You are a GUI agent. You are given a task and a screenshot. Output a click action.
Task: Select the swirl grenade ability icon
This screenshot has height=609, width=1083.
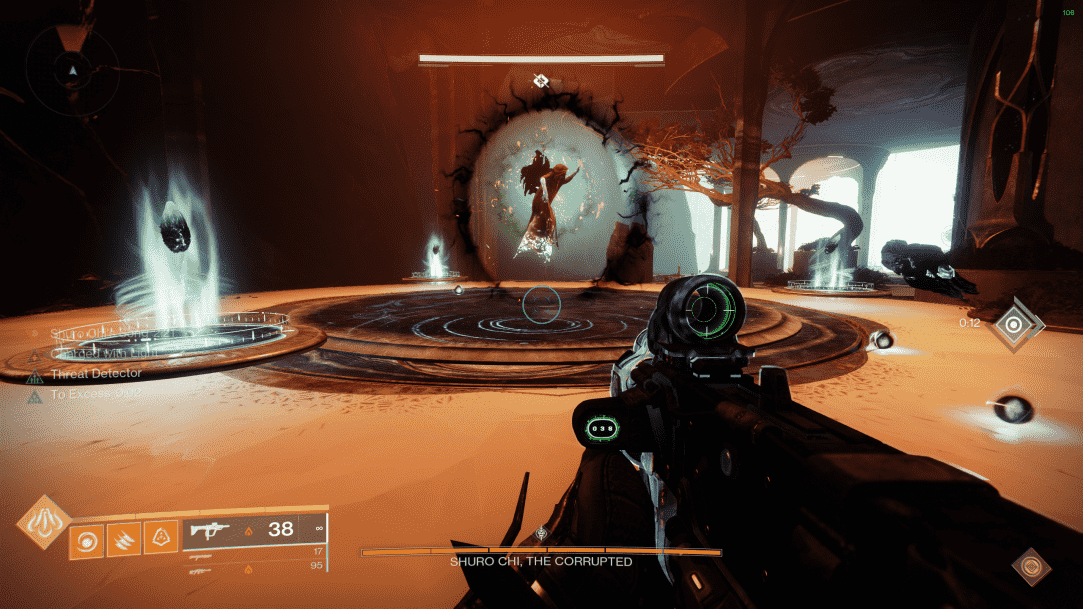(85, 540)
